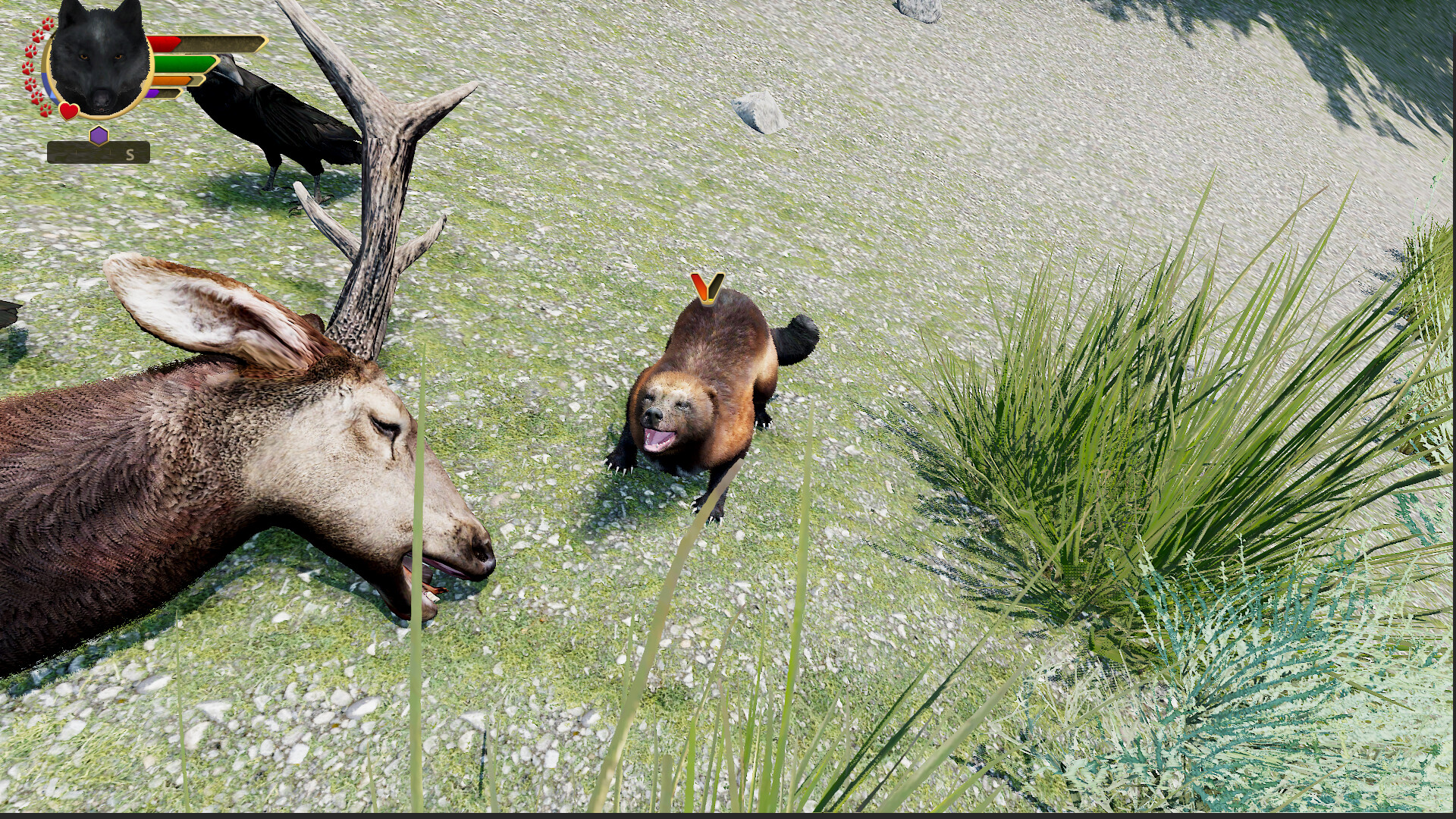Click the S direction marker on the compass
Screen dimensions: 1456x819
click(130, 155)
